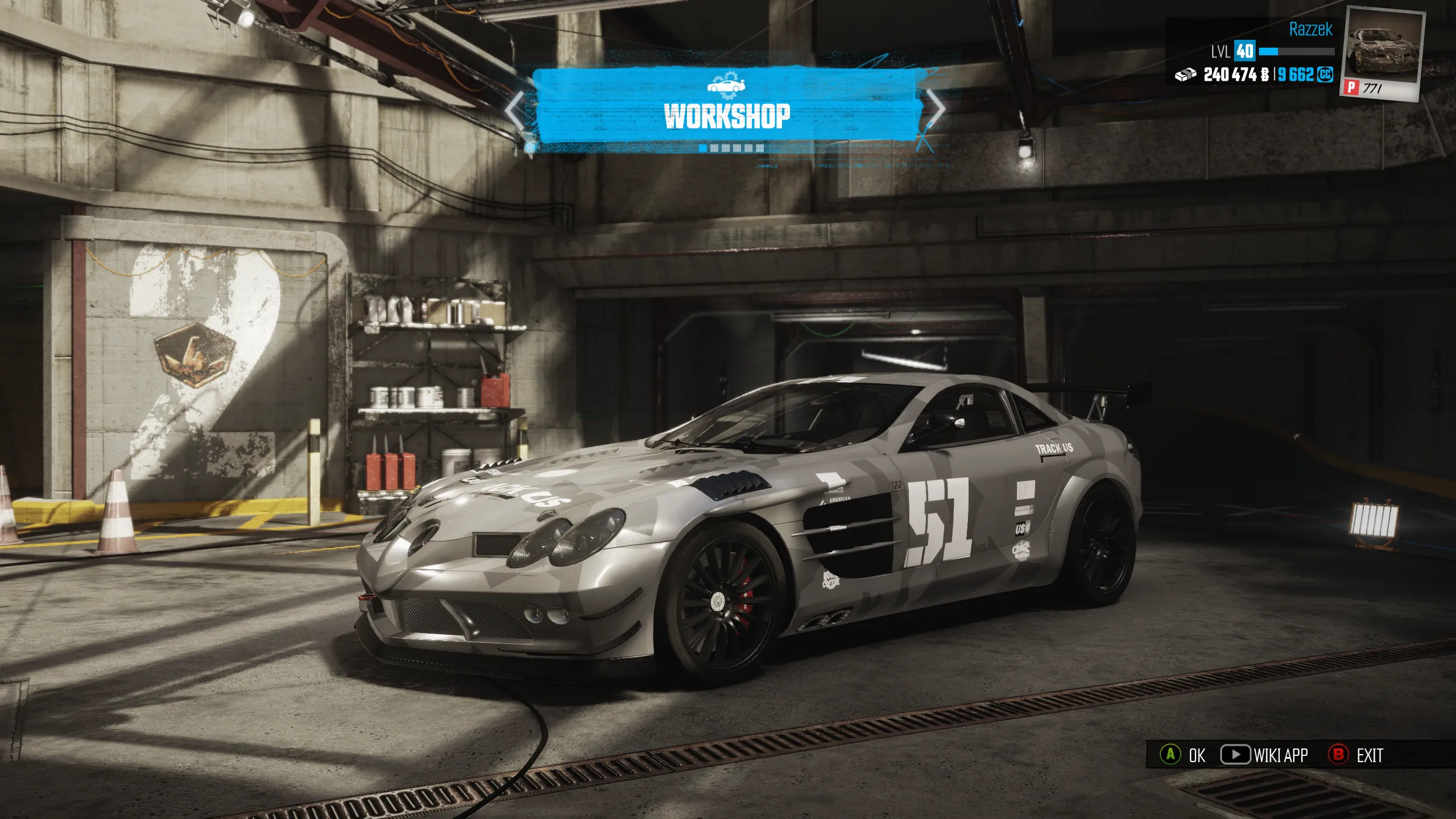Exit the garage menu

pos(1355,755)
